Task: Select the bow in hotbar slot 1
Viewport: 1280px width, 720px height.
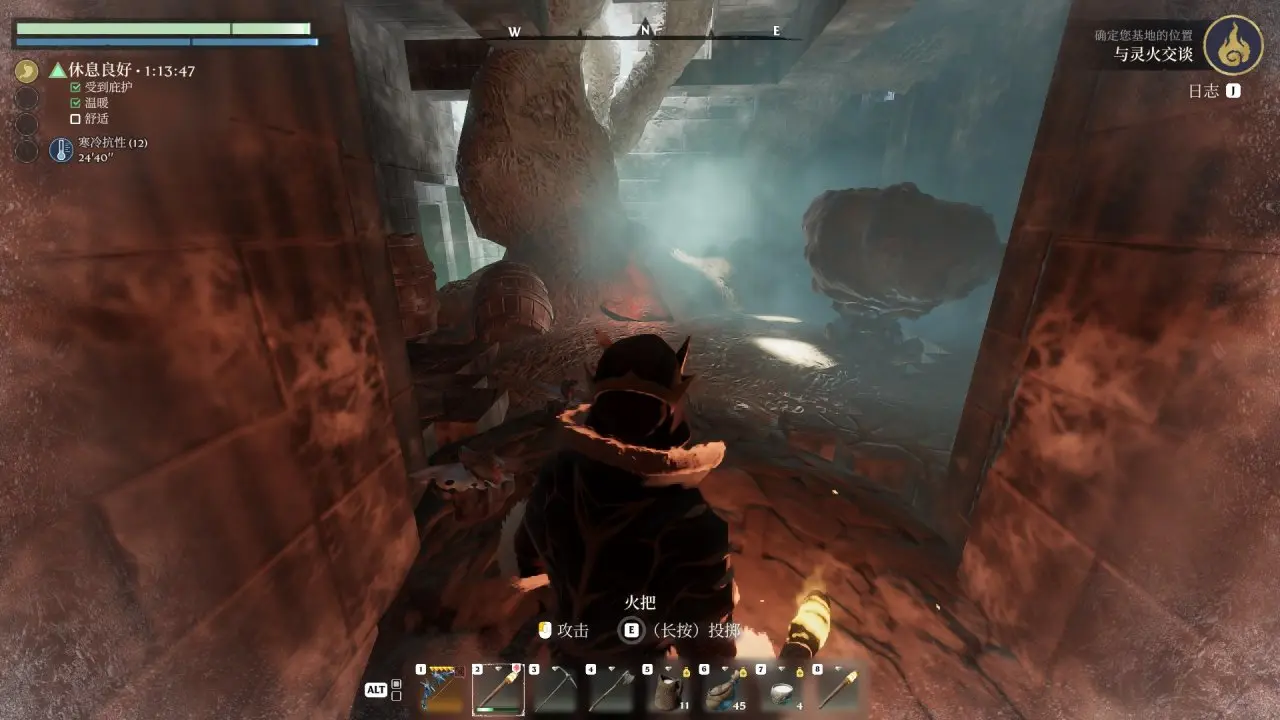Action: tap(441, 689)
